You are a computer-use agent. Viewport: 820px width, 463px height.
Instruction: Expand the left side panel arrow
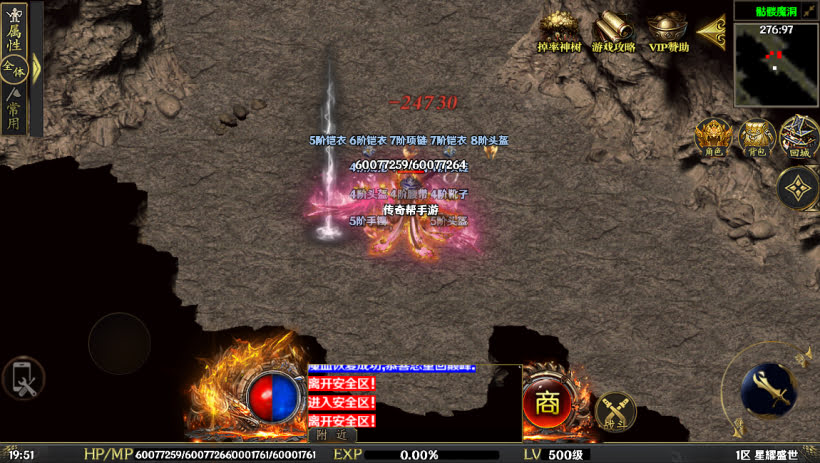[x=36, y=68]
